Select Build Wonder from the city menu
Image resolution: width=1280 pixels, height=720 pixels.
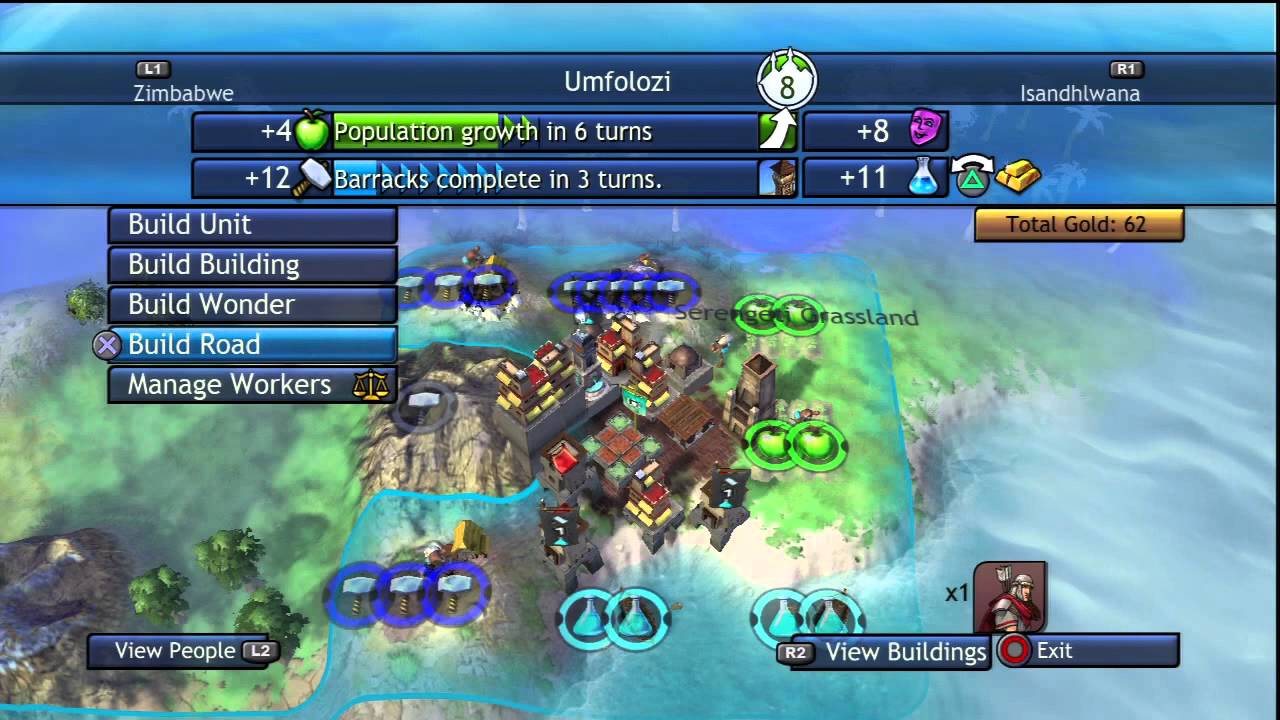click(x=252, y=305)
